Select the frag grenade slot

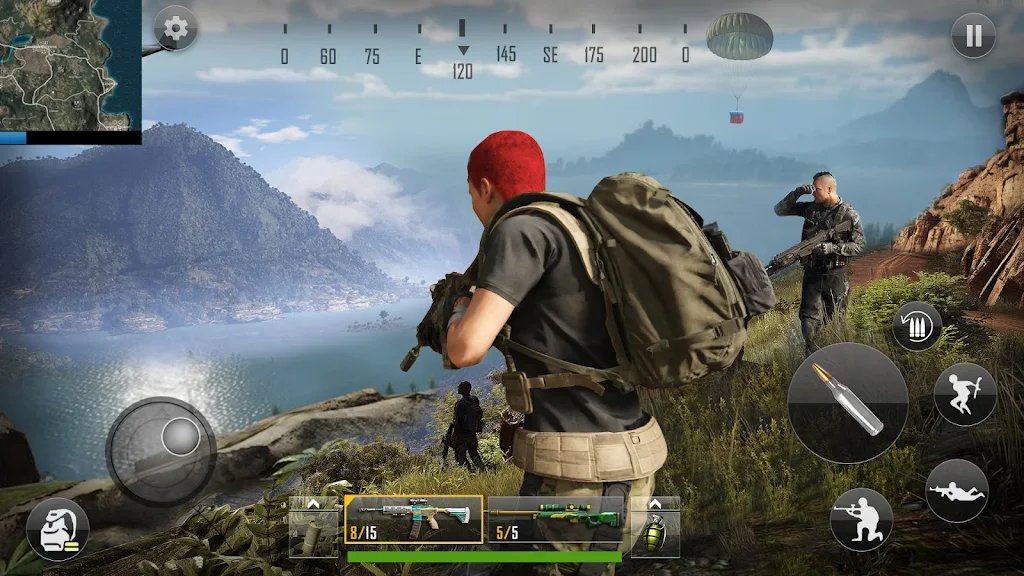click(655, 533)
